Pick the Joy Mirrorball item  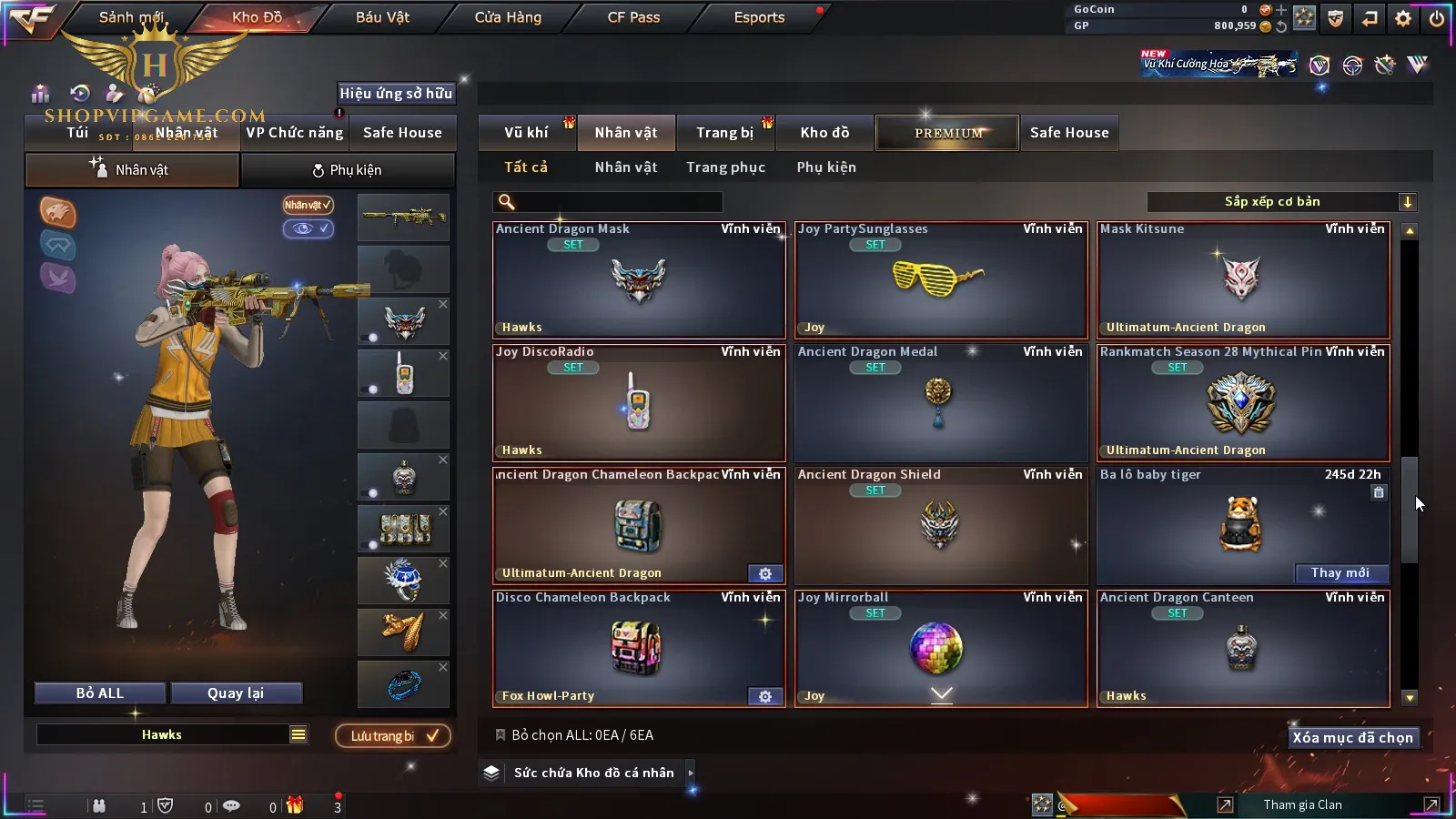pos(941,648)
